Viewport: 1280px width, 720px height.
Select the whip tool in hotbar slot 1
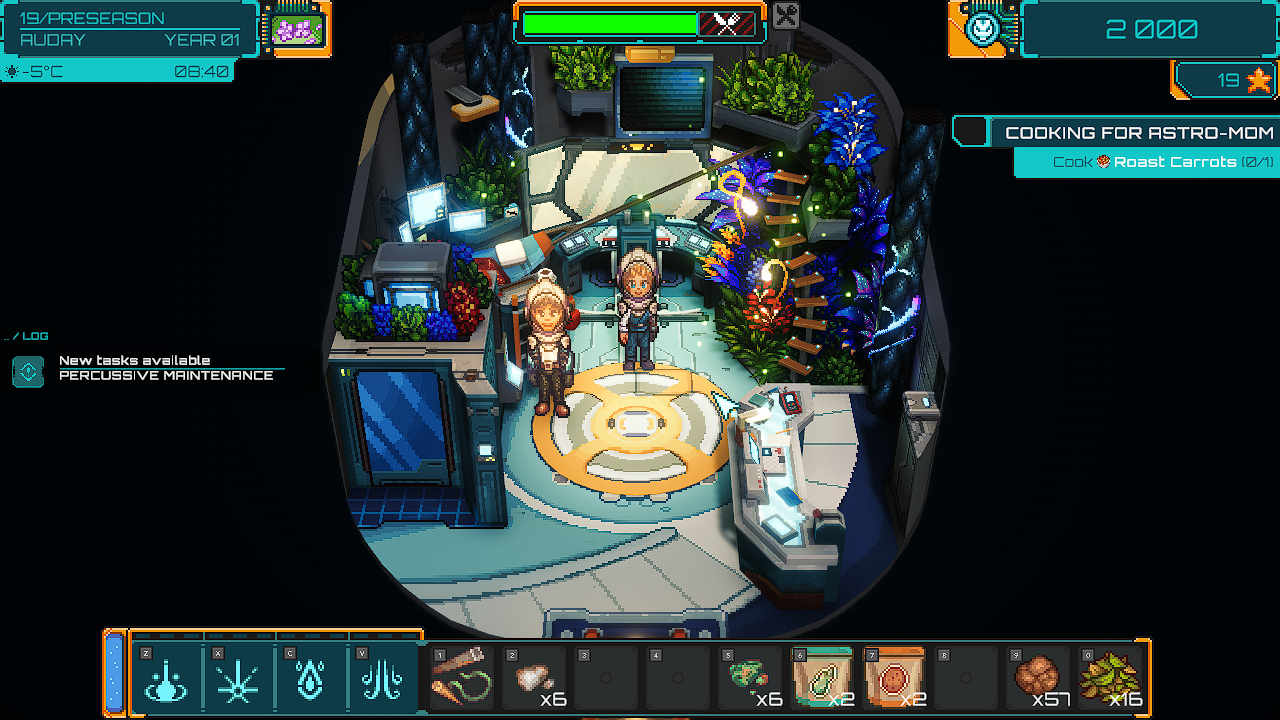(462, 677)
